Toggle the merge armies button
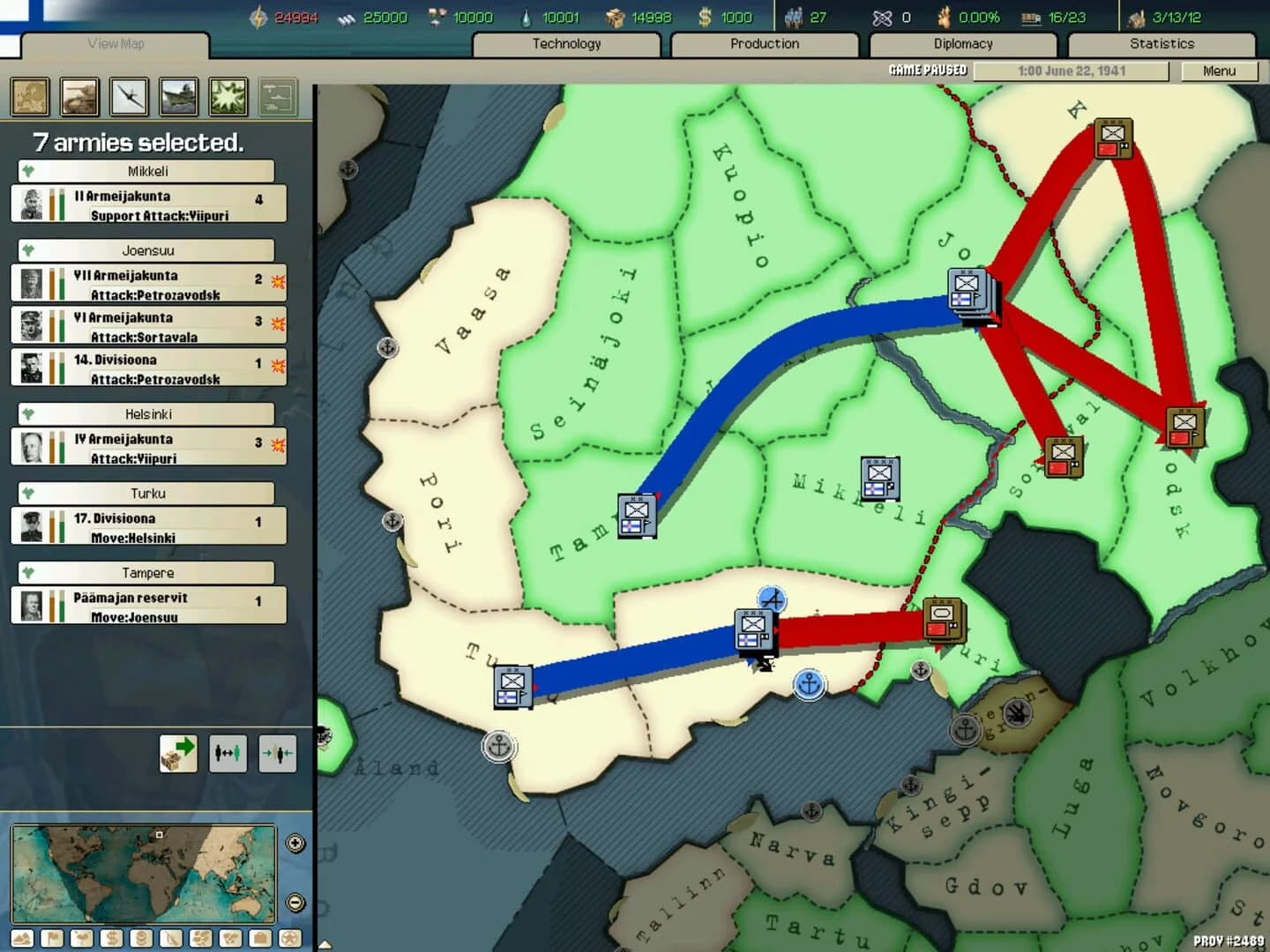Screen dimensions: 1270x952 (x=277, y=753)
